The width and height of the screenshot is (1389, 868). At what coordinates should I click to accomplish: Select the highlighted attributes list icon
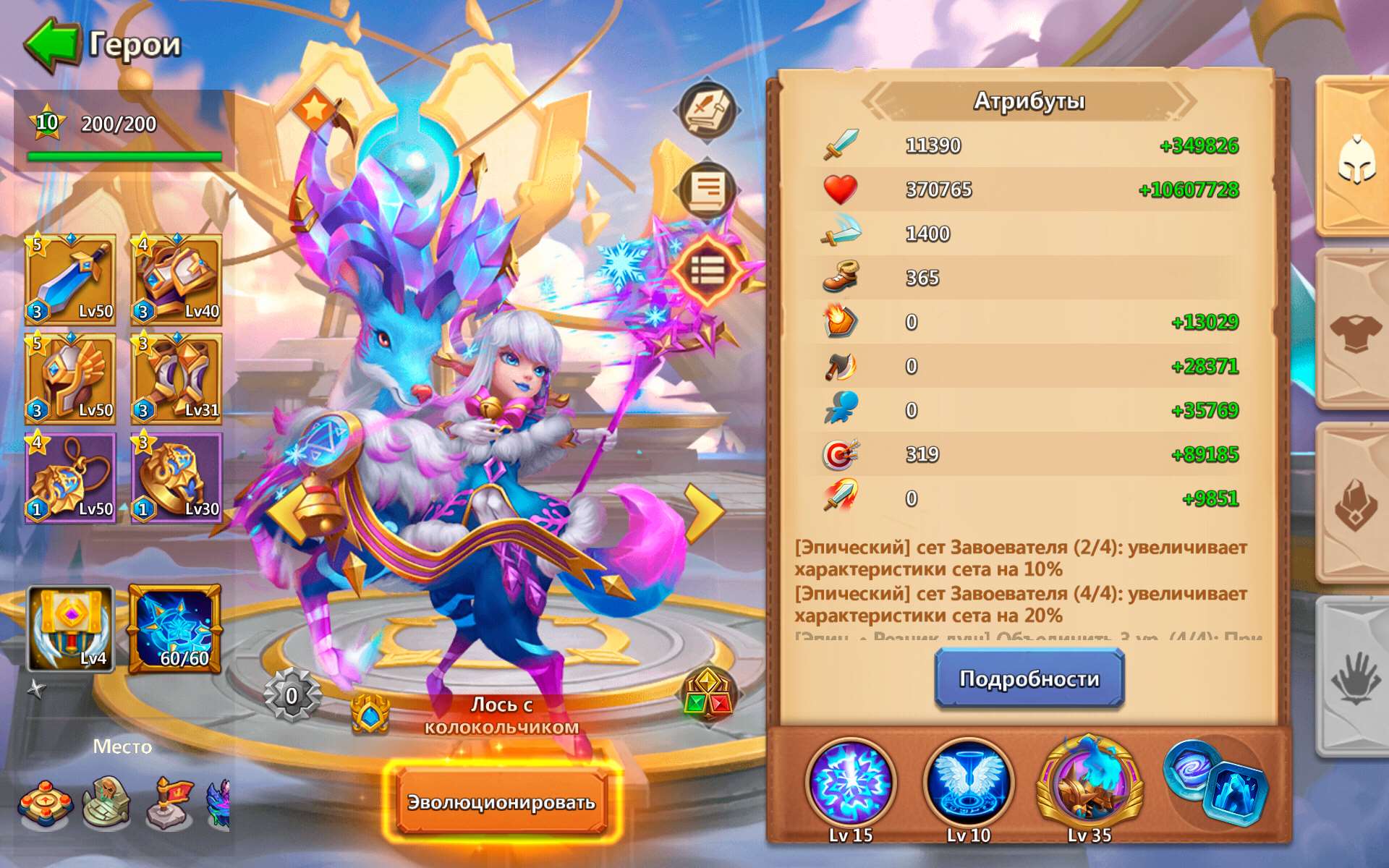707,269
